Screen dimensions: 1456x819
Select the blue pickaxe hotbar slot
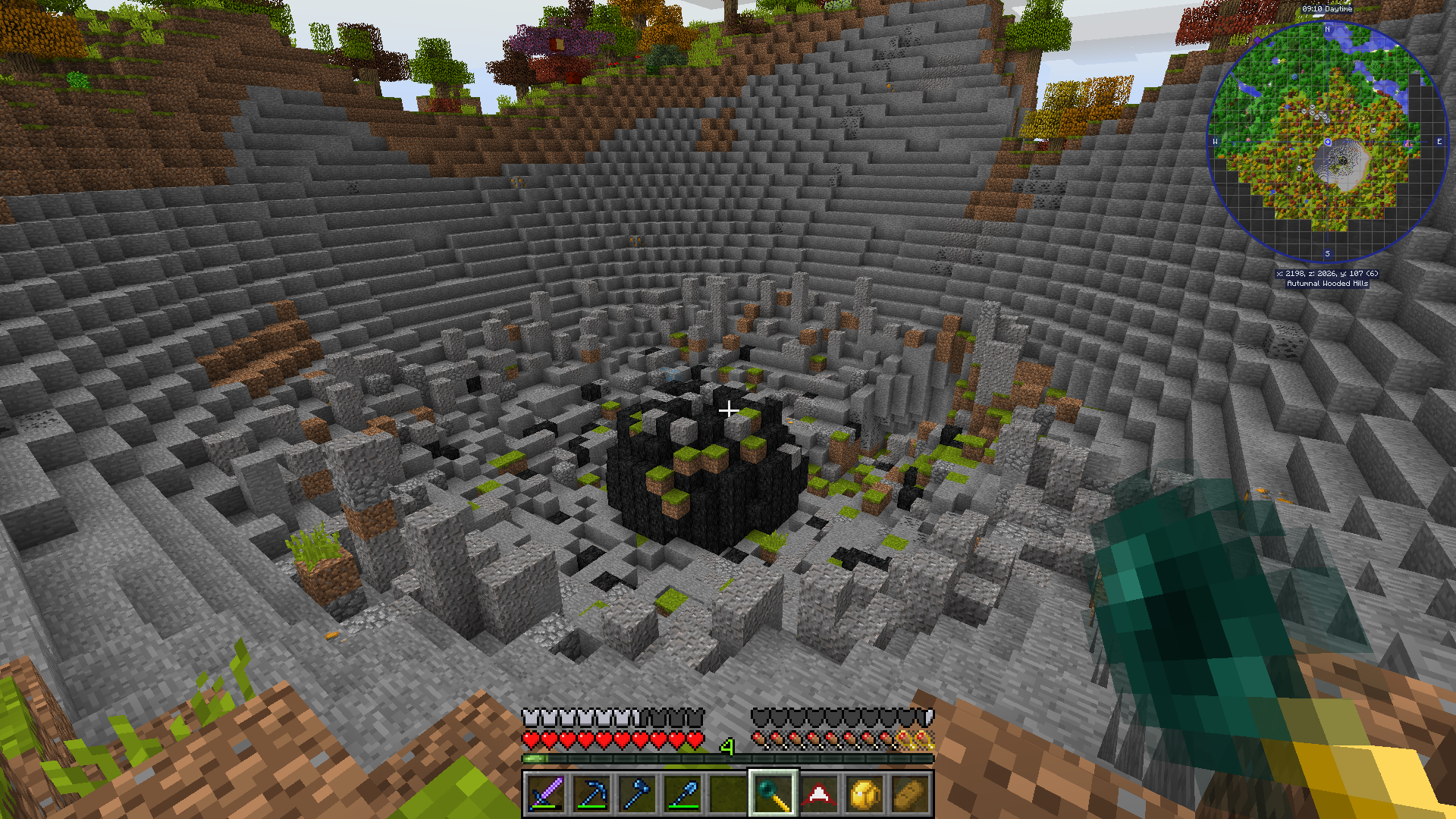click(x=591, y=794)
